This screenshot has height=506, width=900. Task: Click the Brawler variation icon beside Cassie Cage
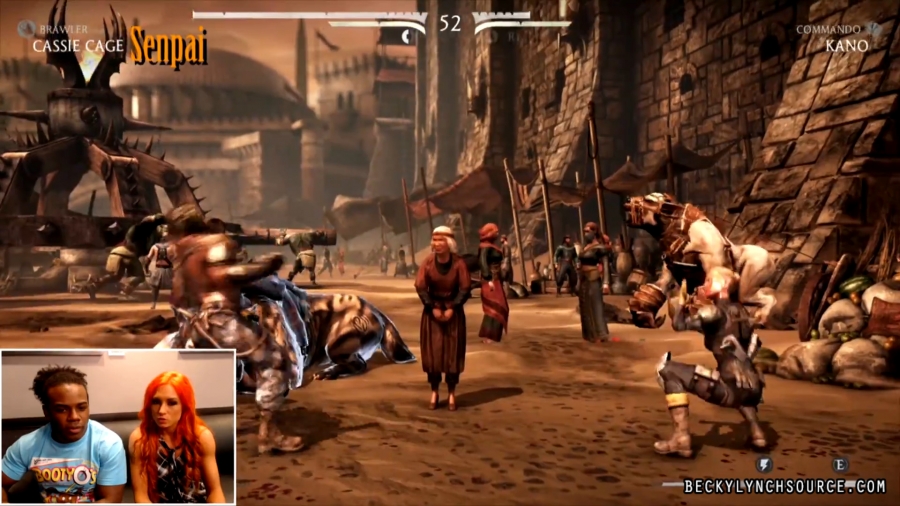(x=26, y=30)
